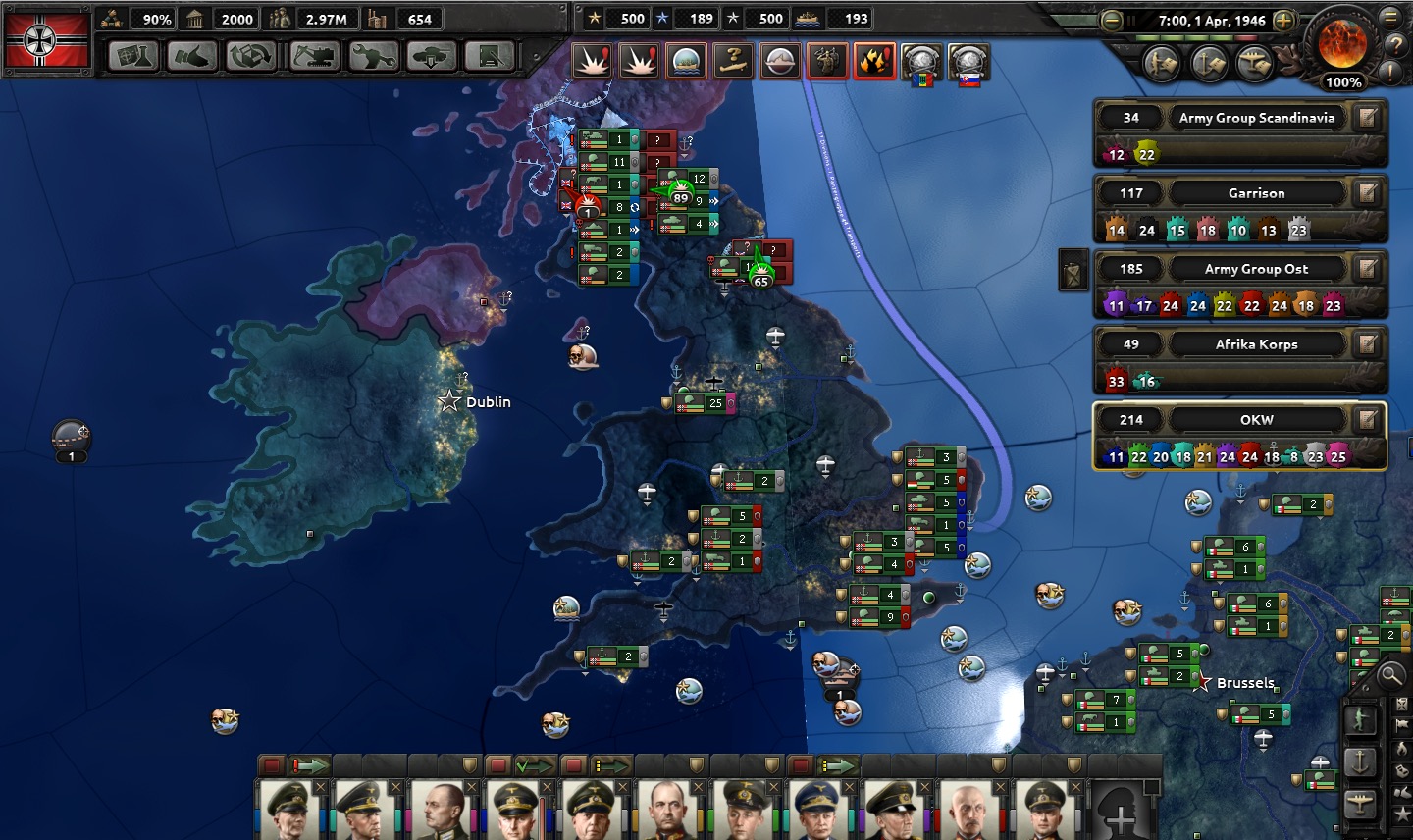Open the Construction menu with crane icon
Screen dimensions: 1413x840
[x=314, y=57]
